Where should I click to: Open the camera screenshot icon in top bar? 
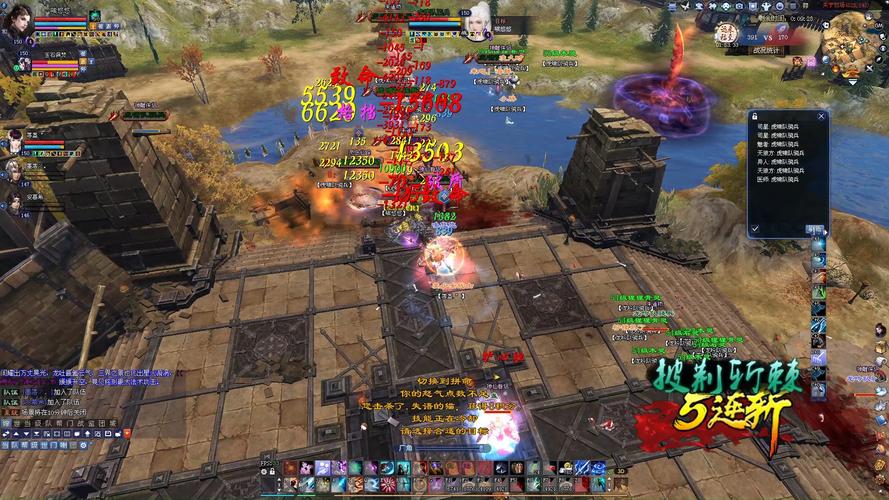point(739,7)
